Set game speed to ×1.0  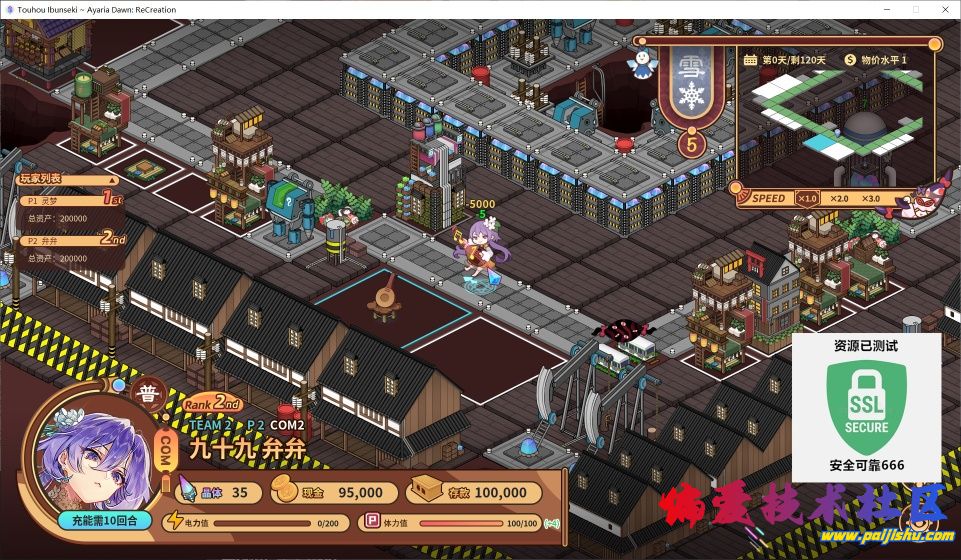click(x=807, y=198)
